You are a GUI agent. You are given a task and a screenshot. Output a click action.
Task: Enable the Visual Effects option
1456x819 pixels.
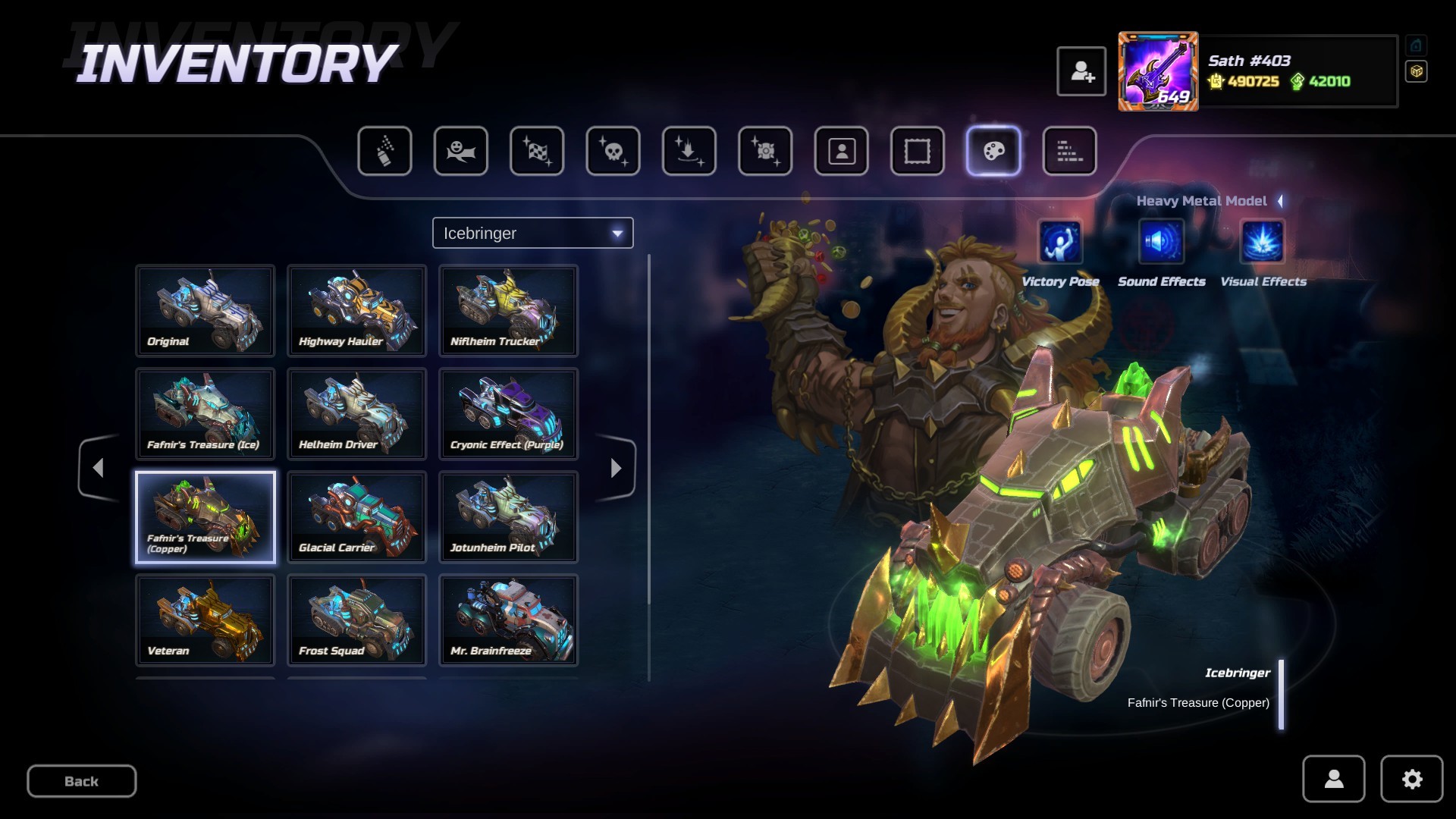[1261, 244]
